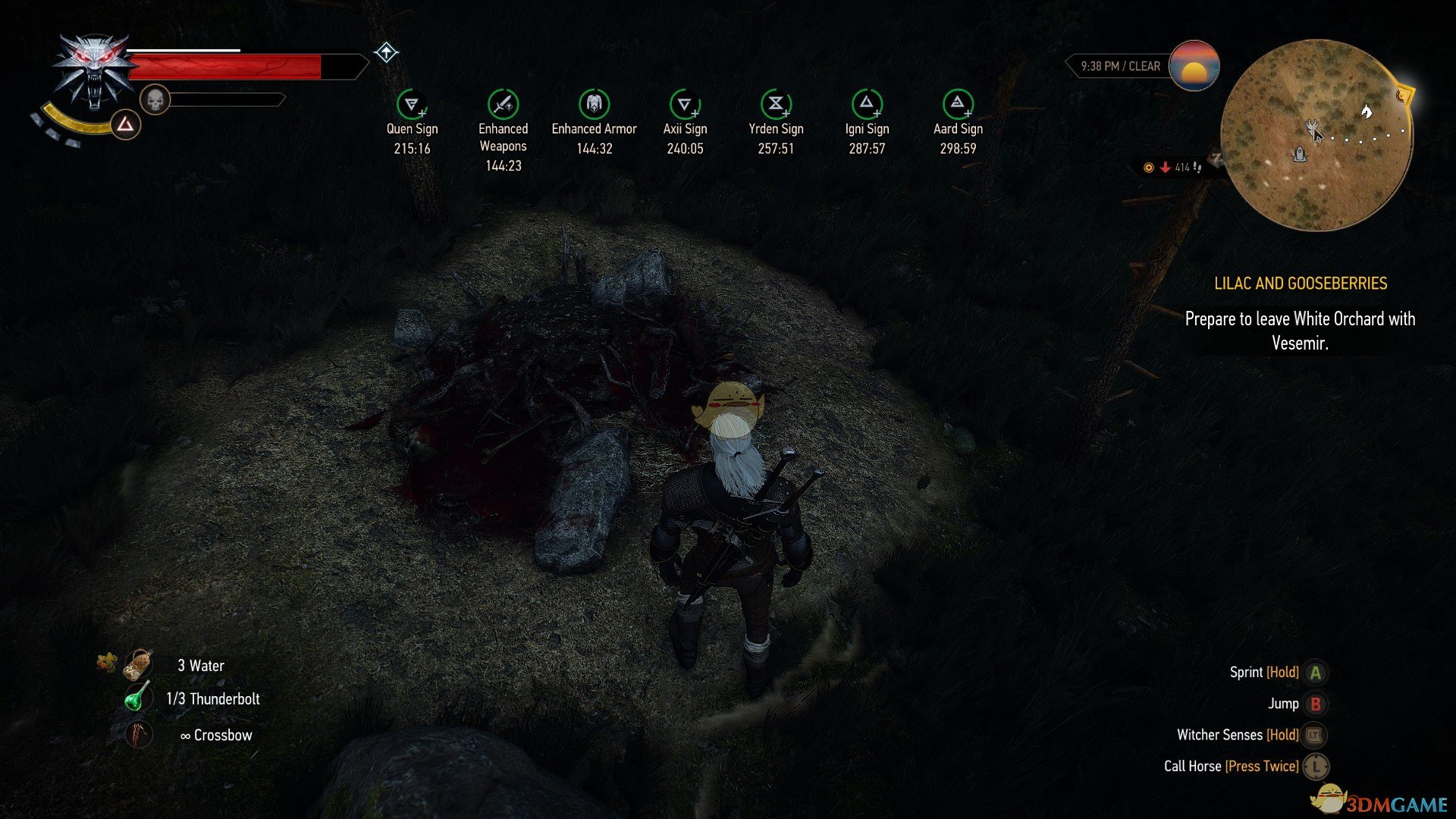Select the Enhanced Weapons buff icon
This screenshot has height=819, width=1456.
[503, 104]
